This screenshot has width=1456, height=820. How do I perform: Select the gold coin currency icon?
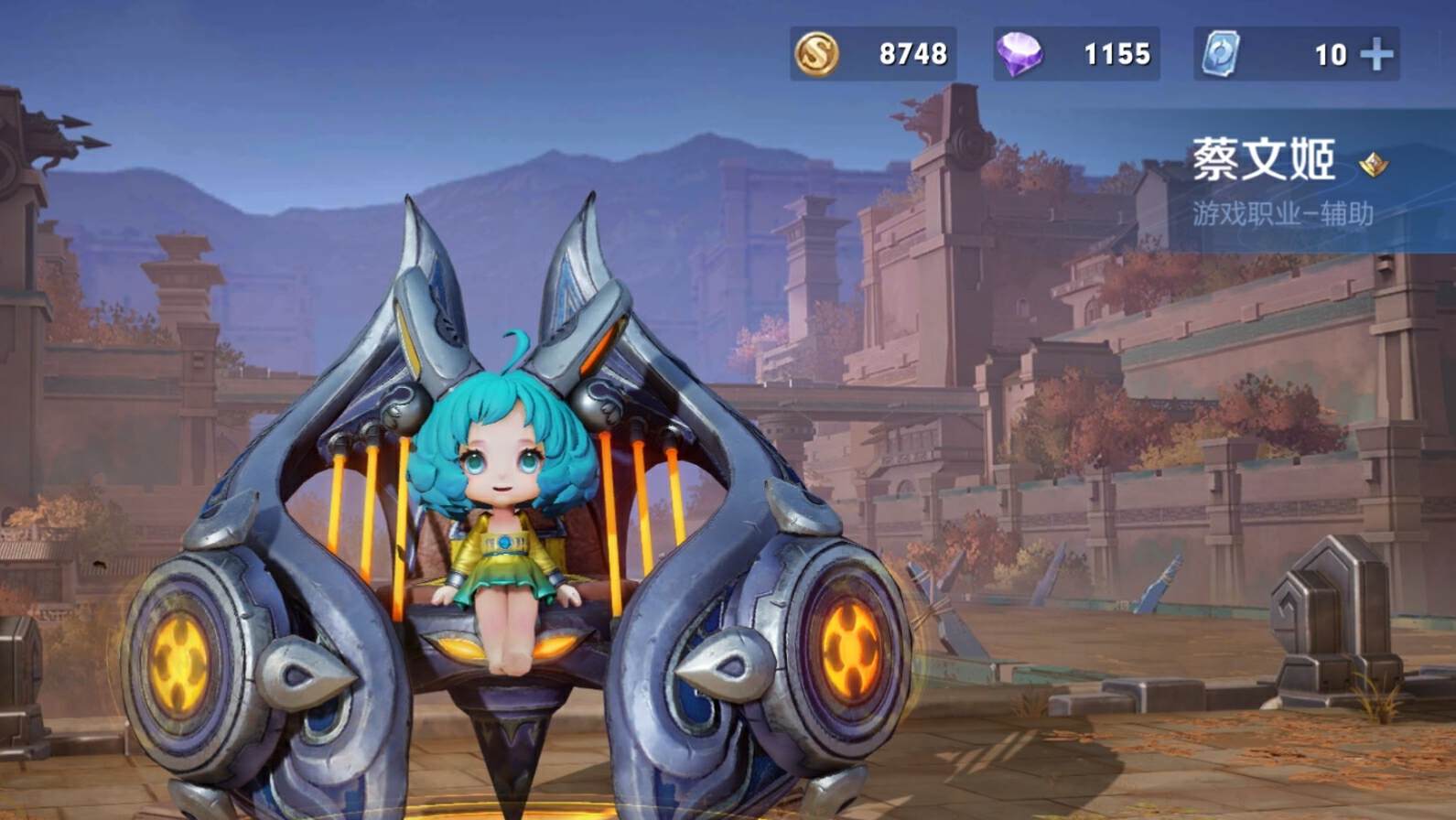[816, 54]
